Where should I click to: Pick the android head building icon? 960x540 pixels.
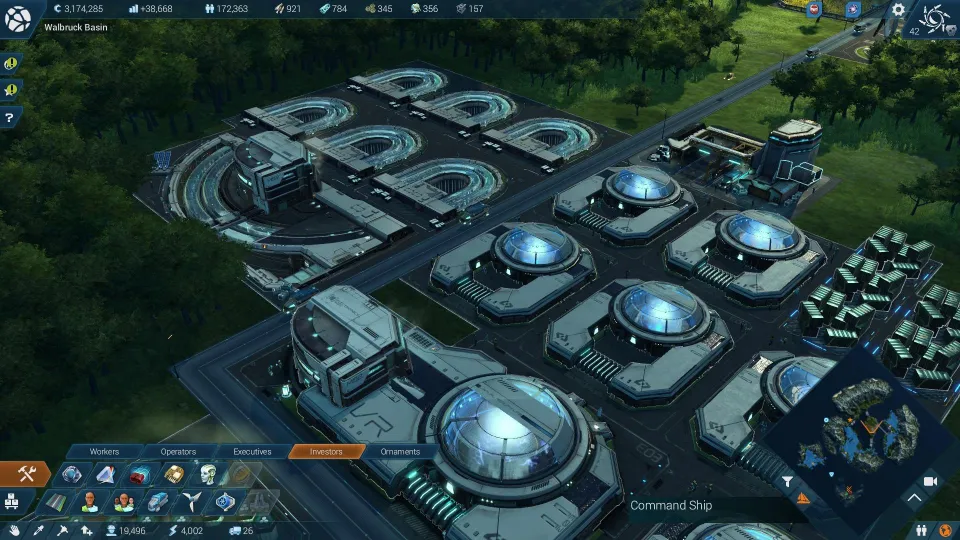[208, 474]
